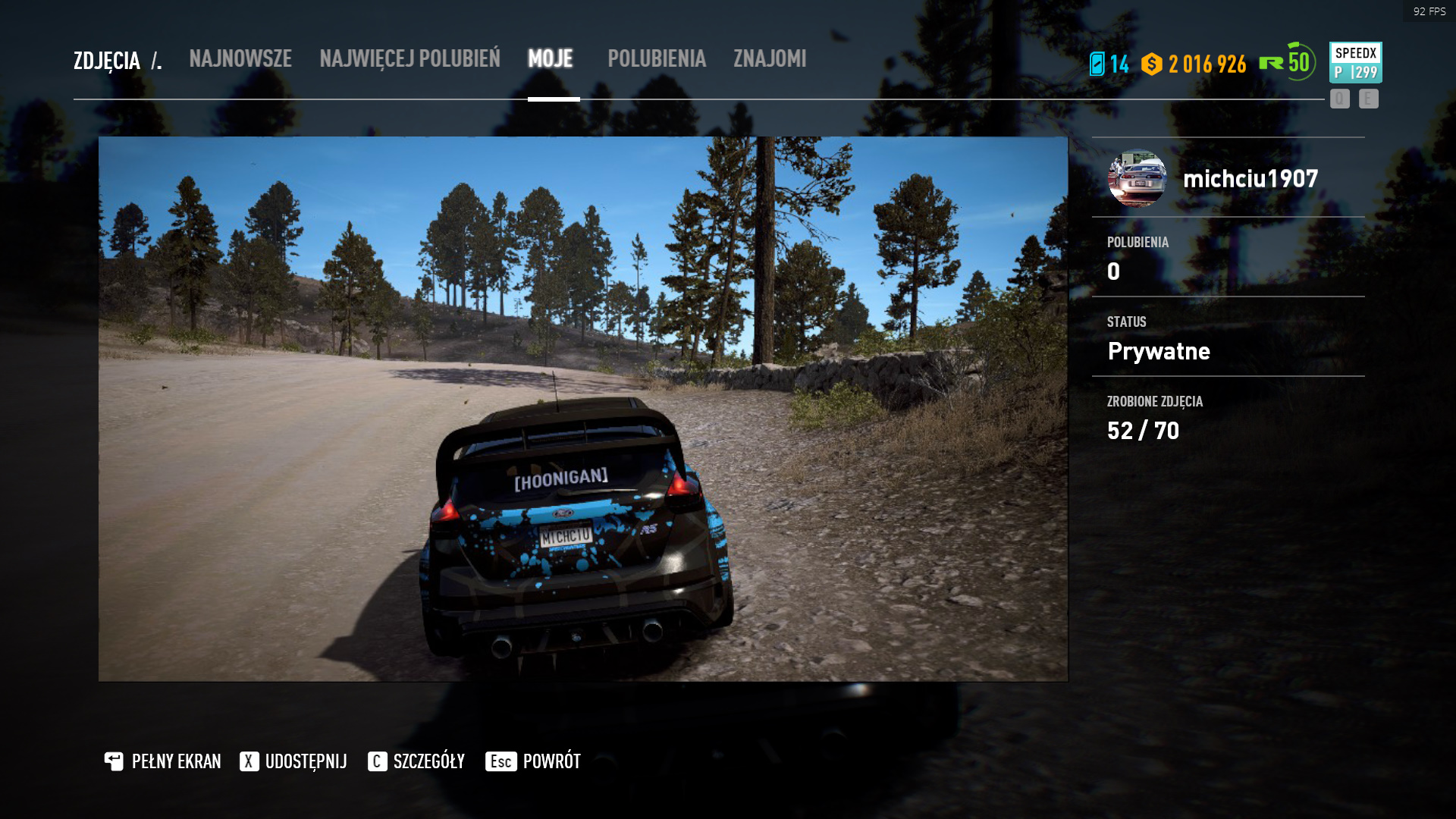Switch to the NAJNOWSZE tab

coord(240,59)
